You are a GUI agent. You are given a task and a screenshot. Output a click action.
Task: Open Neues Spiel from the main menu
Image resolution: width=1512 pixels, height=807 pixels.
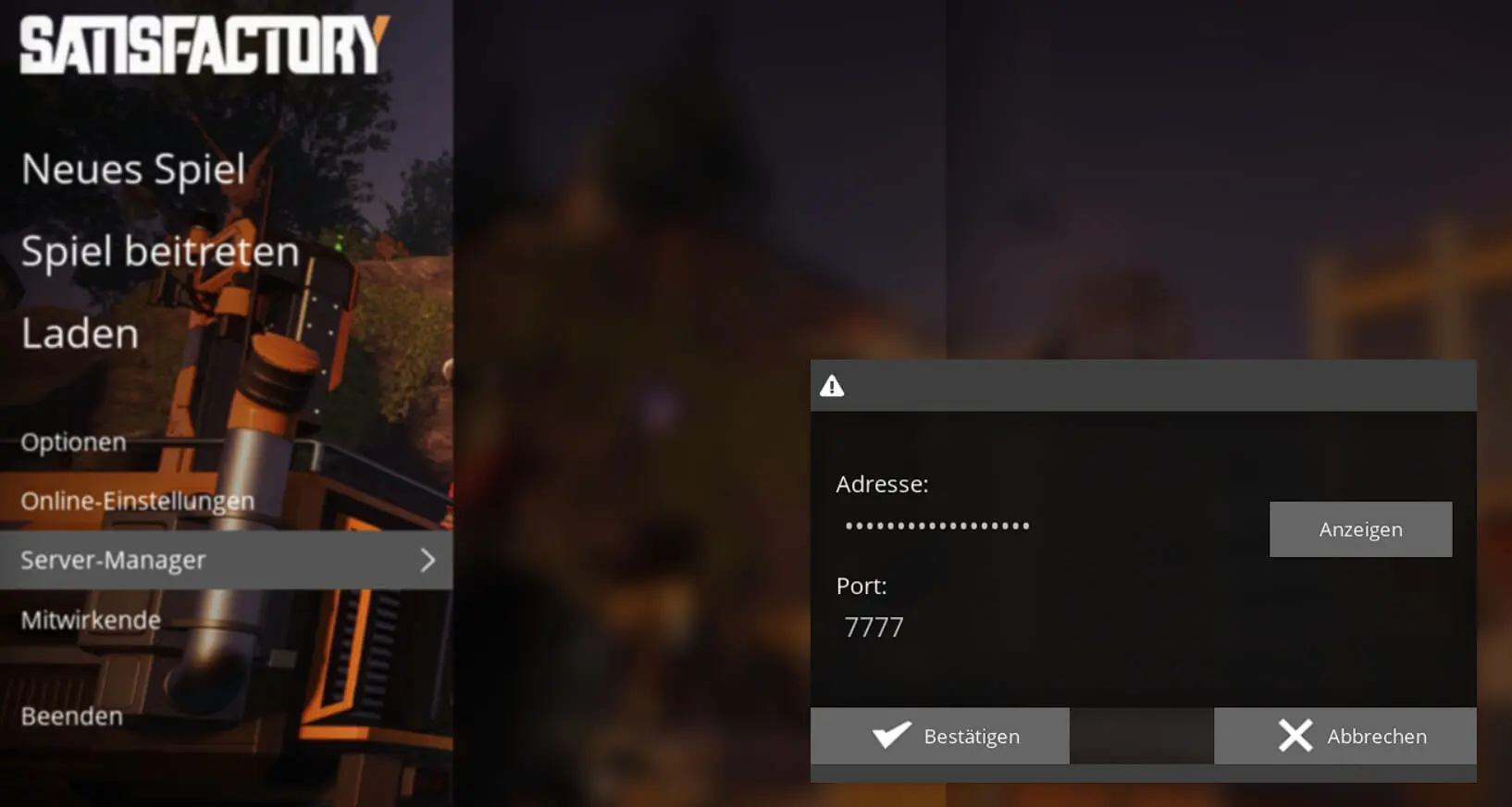click(x=133, y=169)
